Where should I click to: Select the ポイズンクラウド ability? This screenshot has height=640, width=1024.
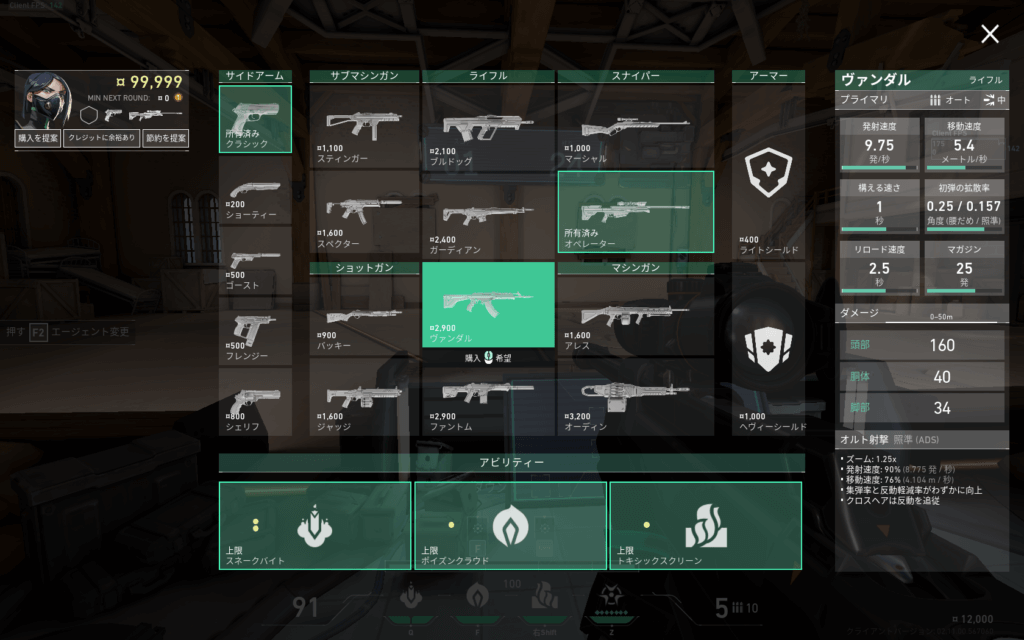[x=510, y=525]
